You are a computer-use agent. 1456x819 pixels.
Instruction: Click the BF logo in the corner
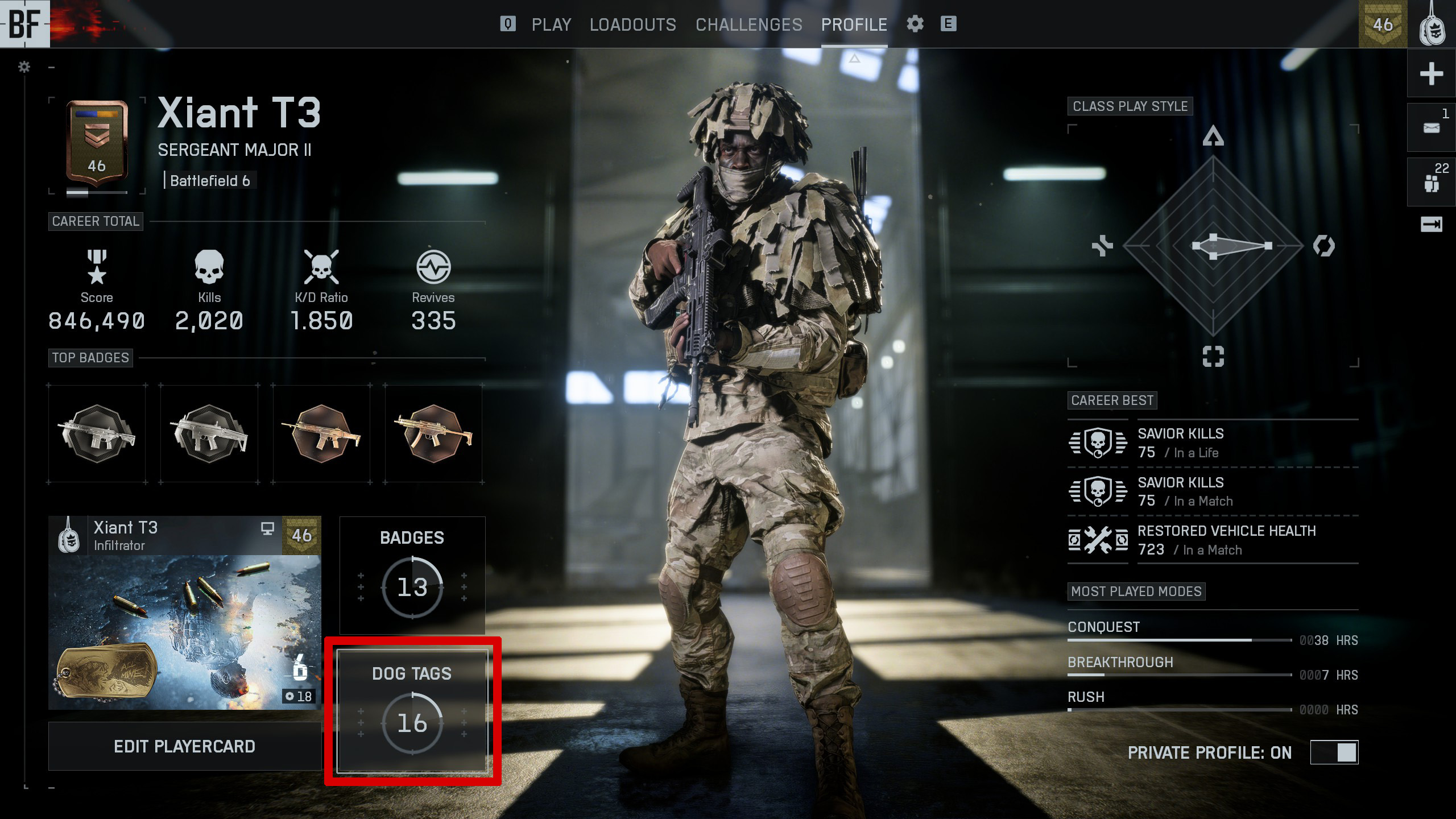click(x=24, y=24)
